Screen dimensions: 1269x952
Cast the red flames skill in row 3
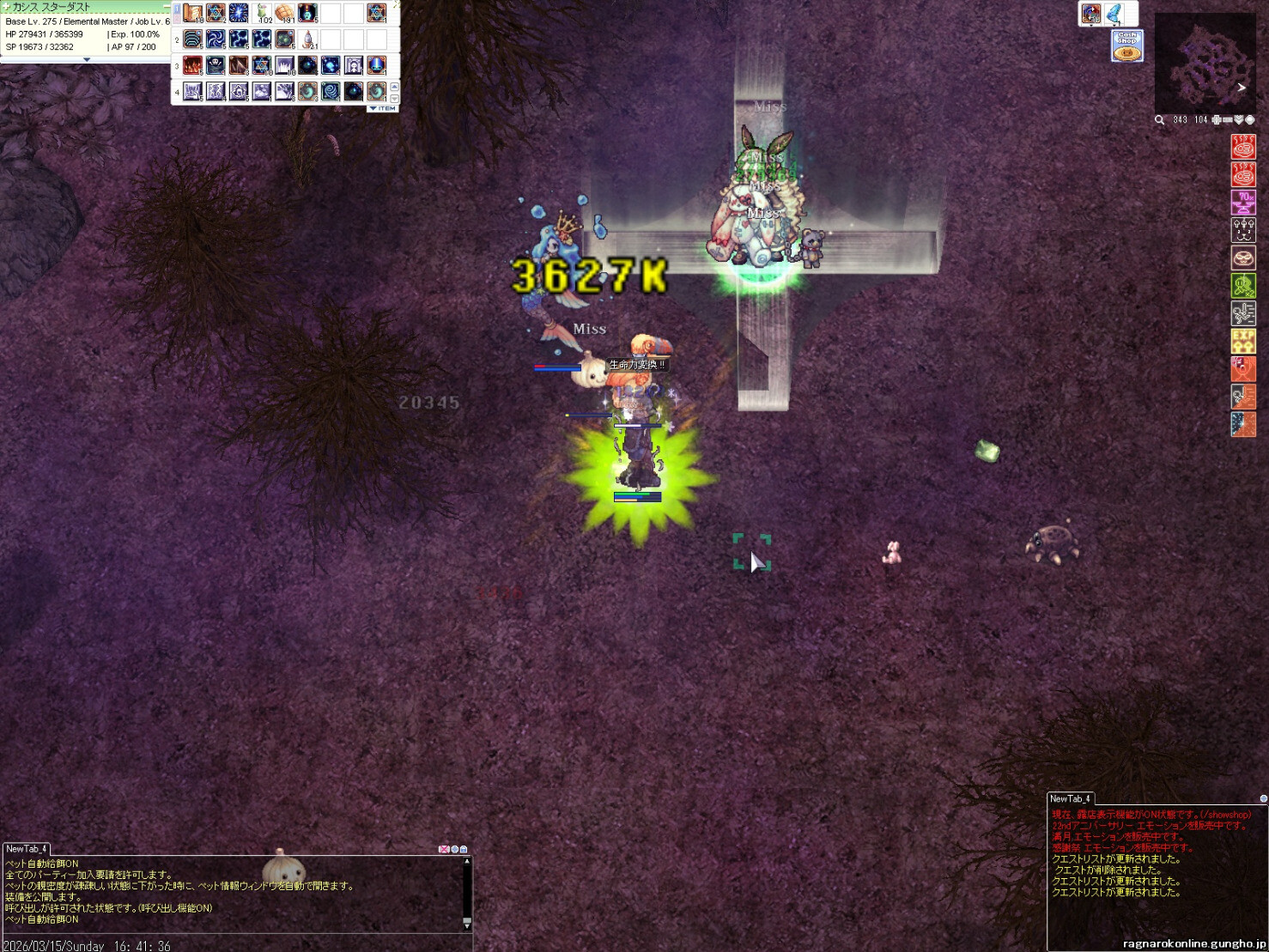coord(192,65)
